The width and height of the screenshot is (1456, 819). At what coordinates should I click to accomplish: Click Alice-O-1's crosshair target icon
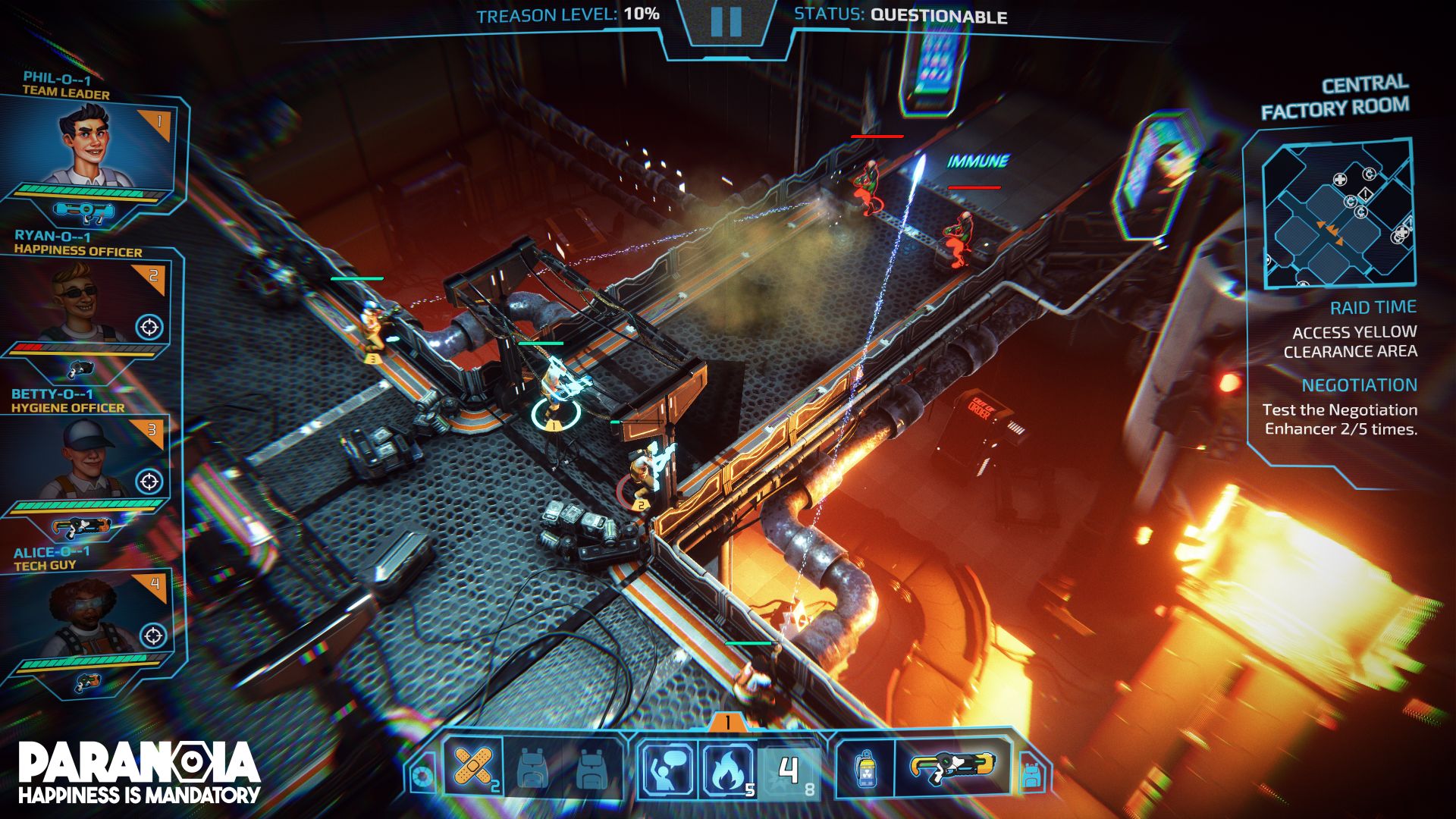coord(153,635)
